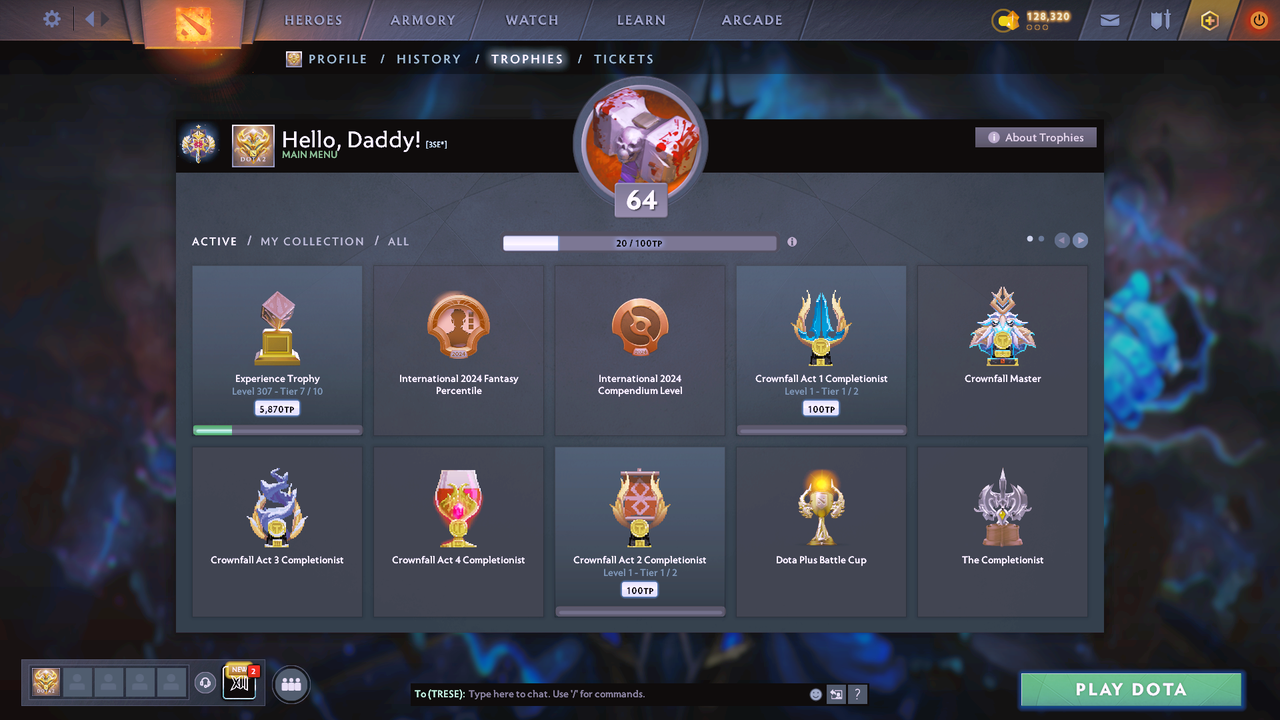
Task: Switch to the TROPHIES tab
Action: [x=527, y=59]
